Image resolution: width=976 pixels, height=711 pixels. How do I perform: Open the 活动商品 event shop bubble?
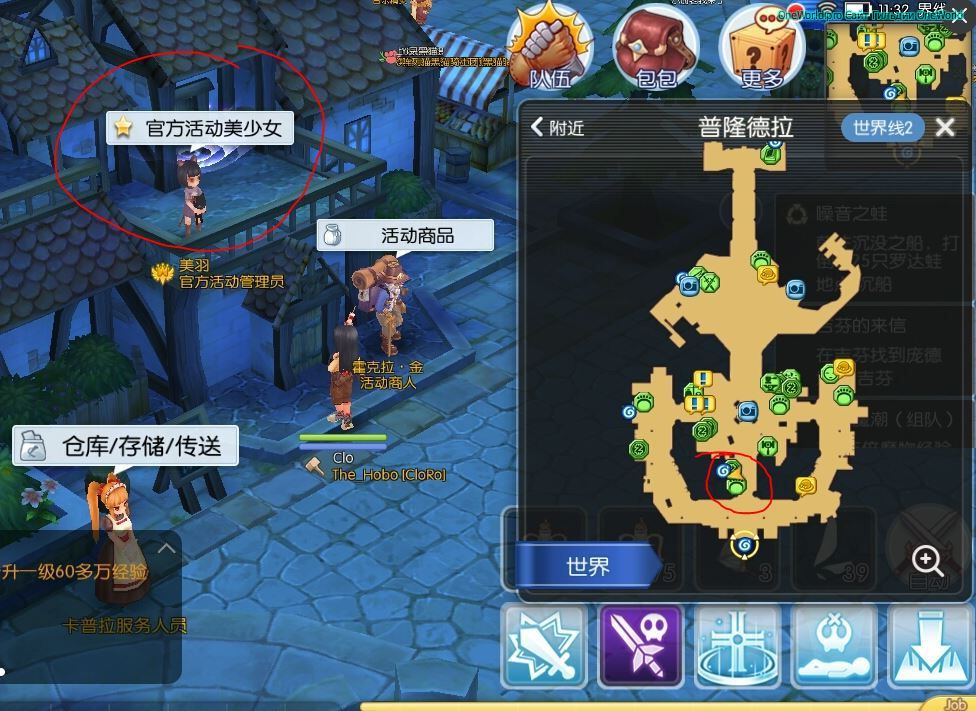(x=406, y=235)
